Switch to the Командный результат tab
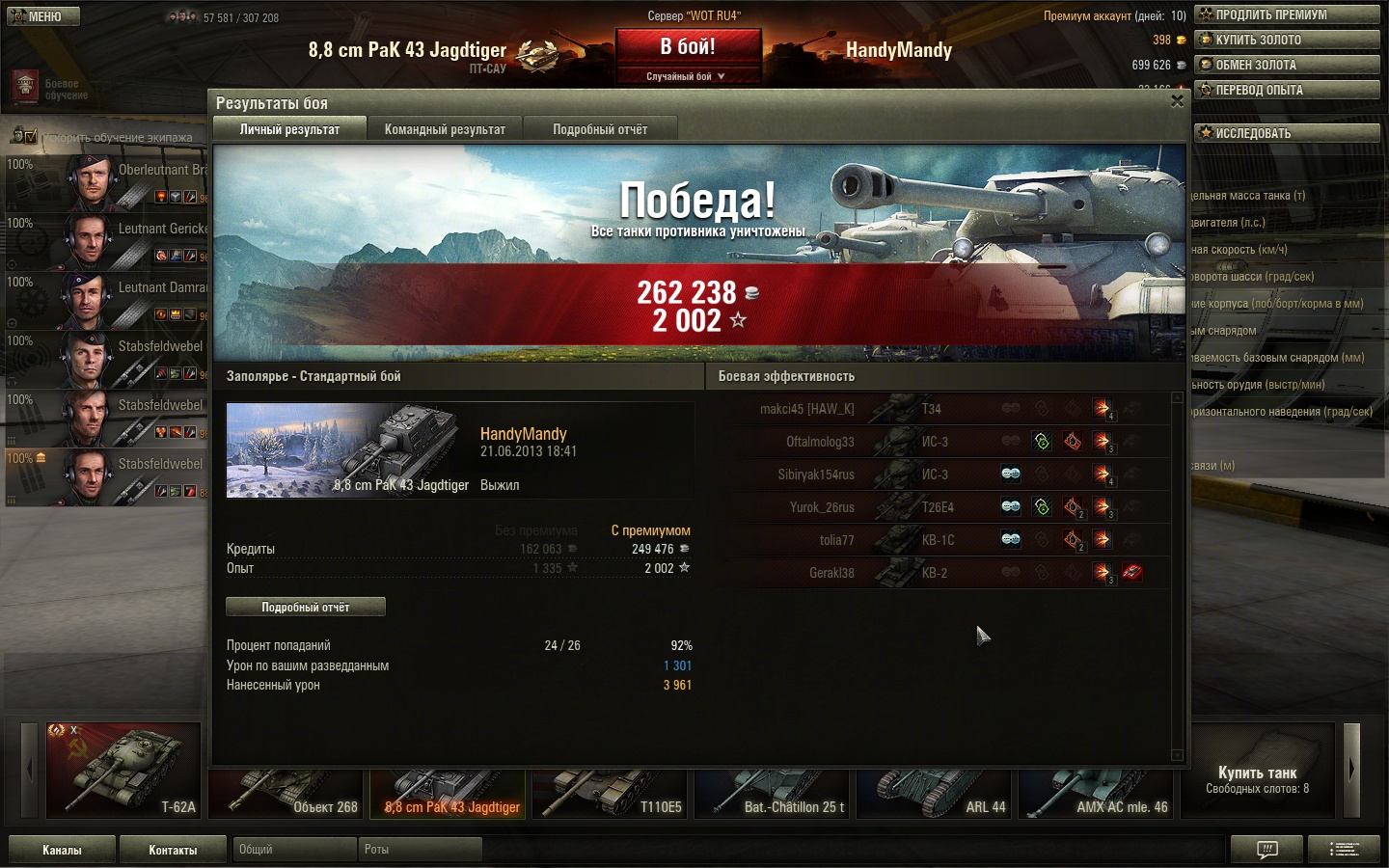Viewport: 1389px width, 868px height. click(x=445, y=129)
